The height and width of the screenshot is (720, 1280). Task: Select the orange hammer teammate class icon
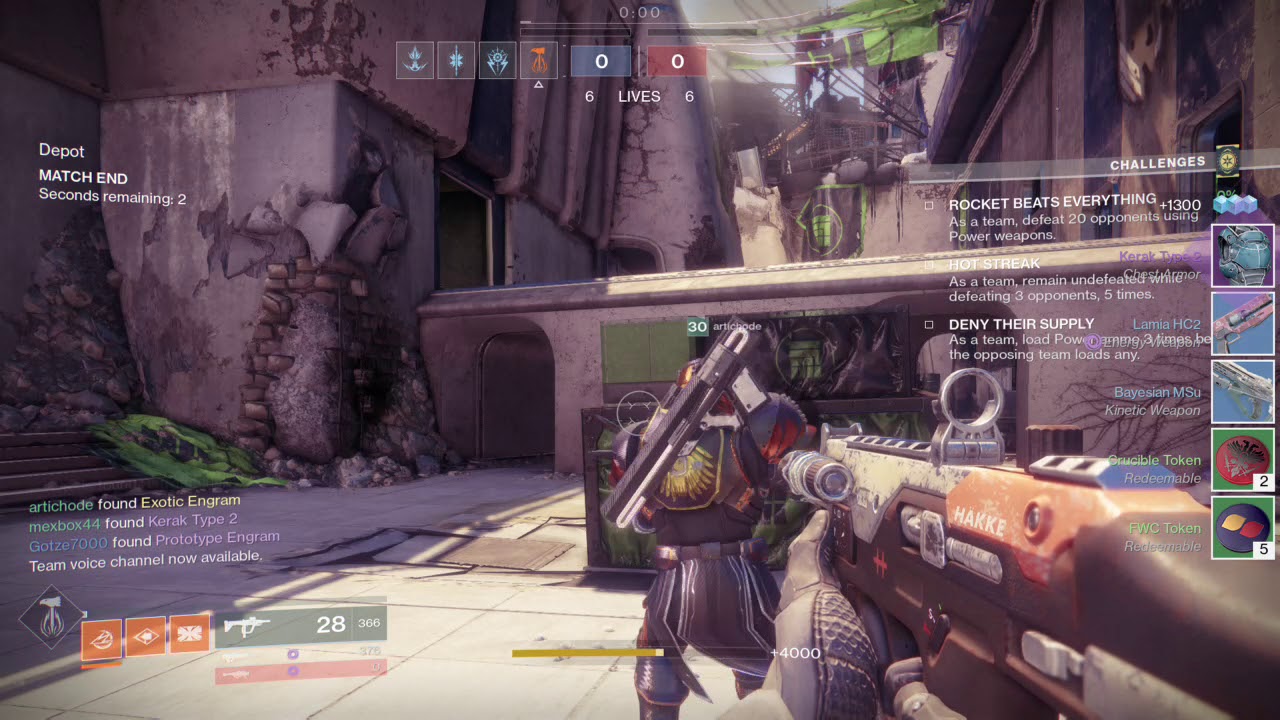(x=539, y=61)
